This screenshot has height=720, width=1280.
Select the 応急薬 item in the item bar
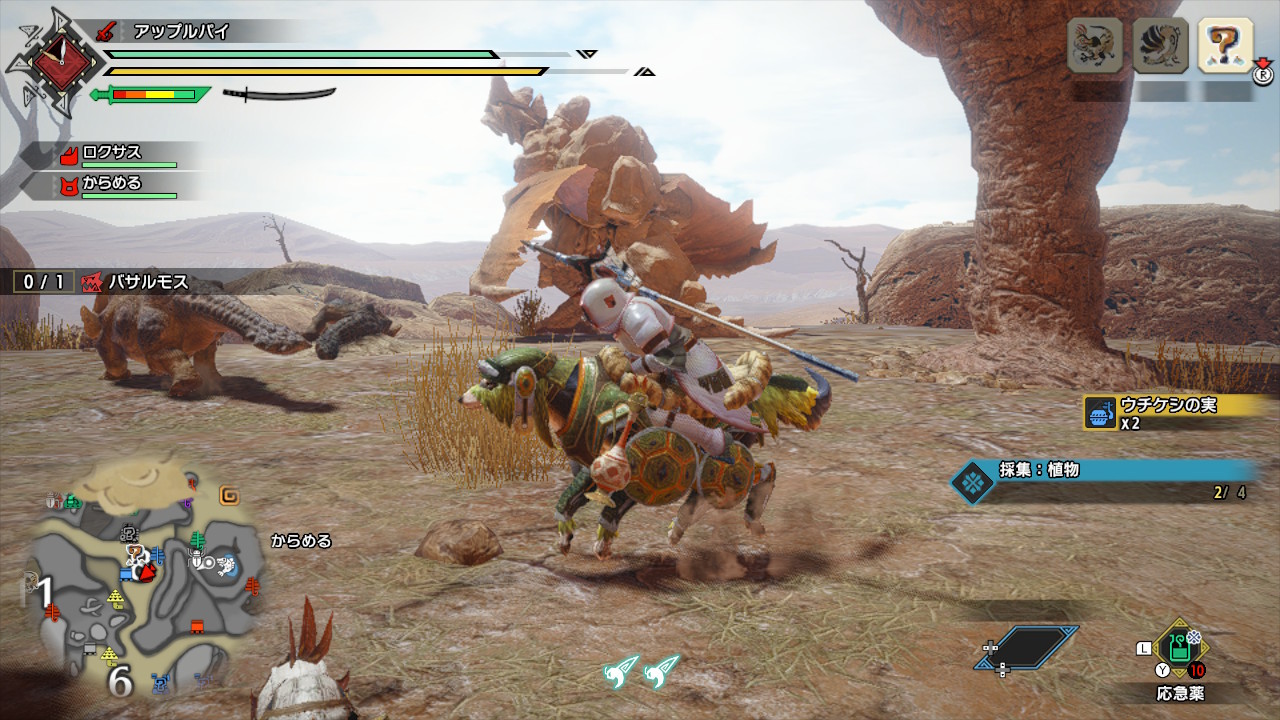[1180, 650]
